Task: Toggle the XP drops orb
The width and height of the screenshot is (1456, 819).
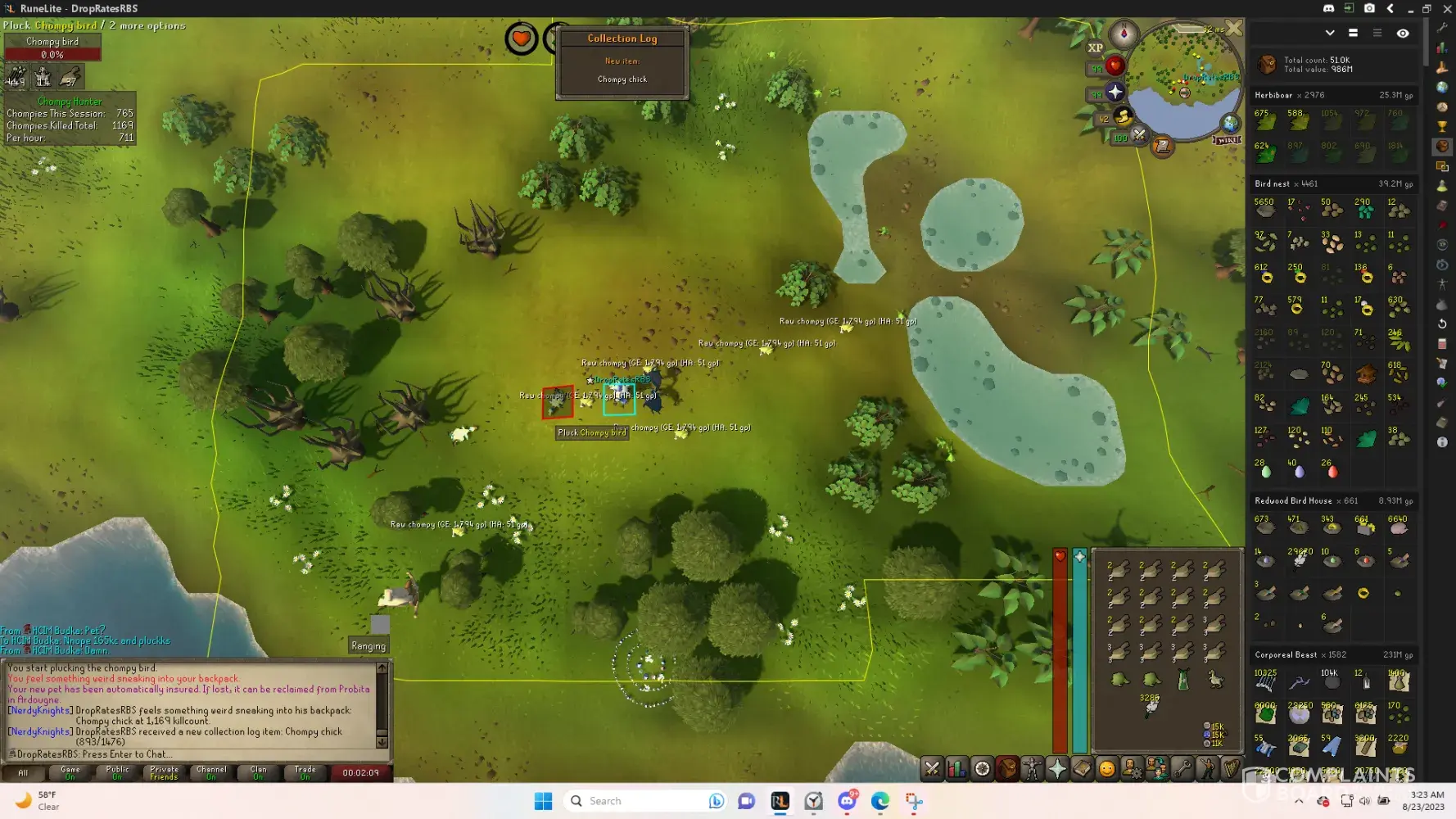Action: pyautogui.click(x=1096, y=48)
